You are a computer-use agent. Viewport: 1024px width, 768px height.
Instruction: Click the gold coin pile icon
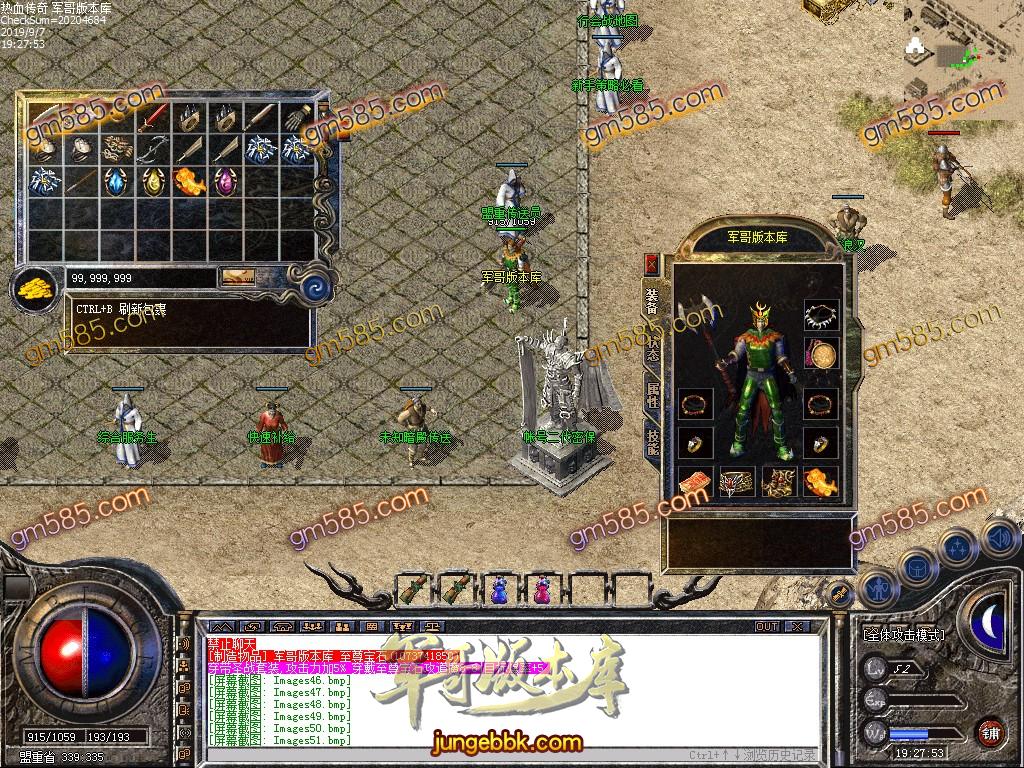[36, 289]
